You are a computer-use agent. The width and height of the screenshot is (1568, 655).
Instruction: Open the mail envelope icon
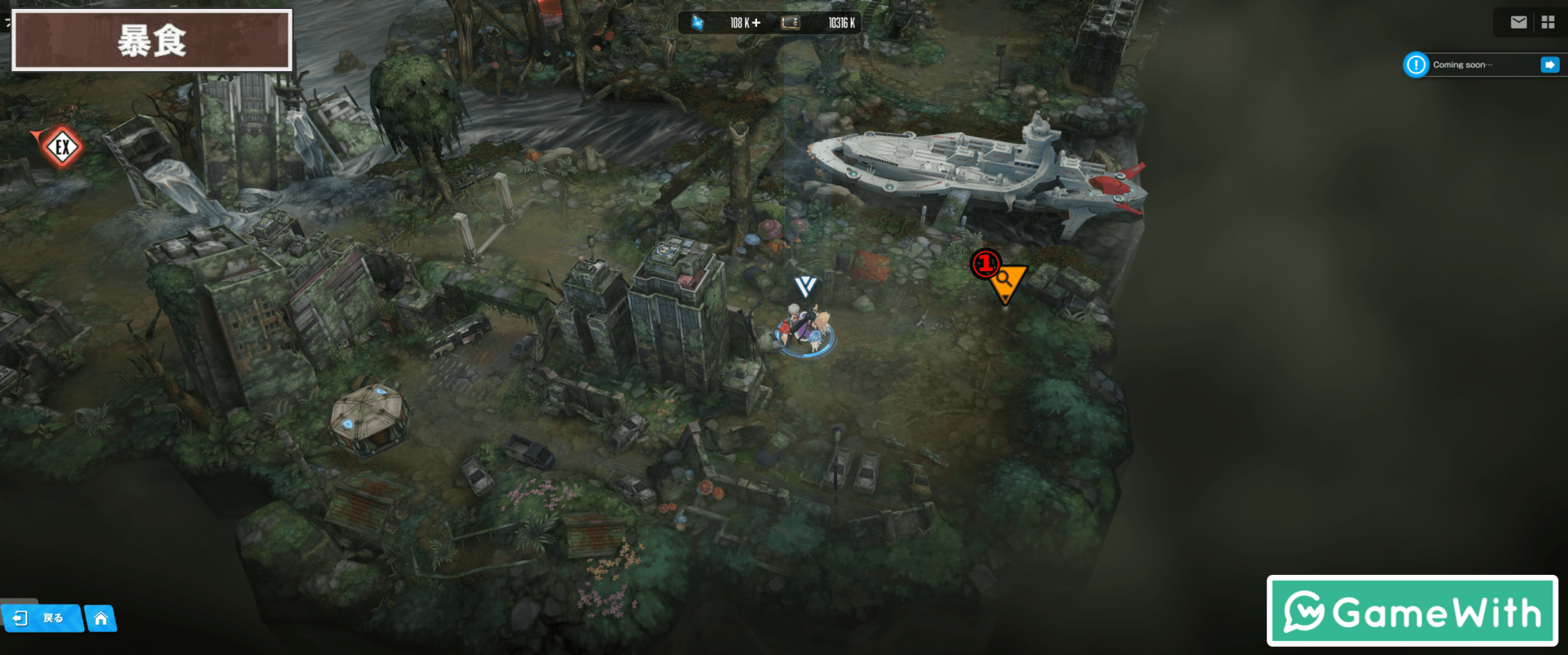coord(1518,23)
